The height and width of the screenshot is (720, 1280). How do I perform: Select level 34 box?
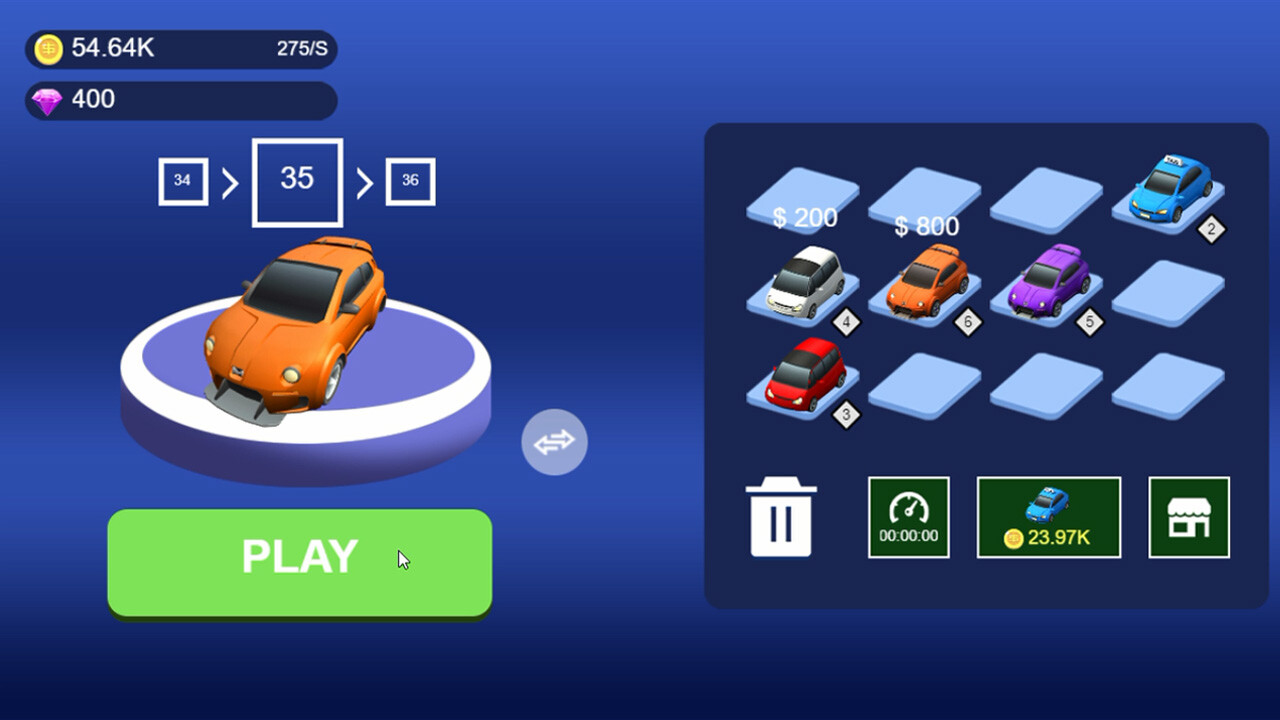183,181
